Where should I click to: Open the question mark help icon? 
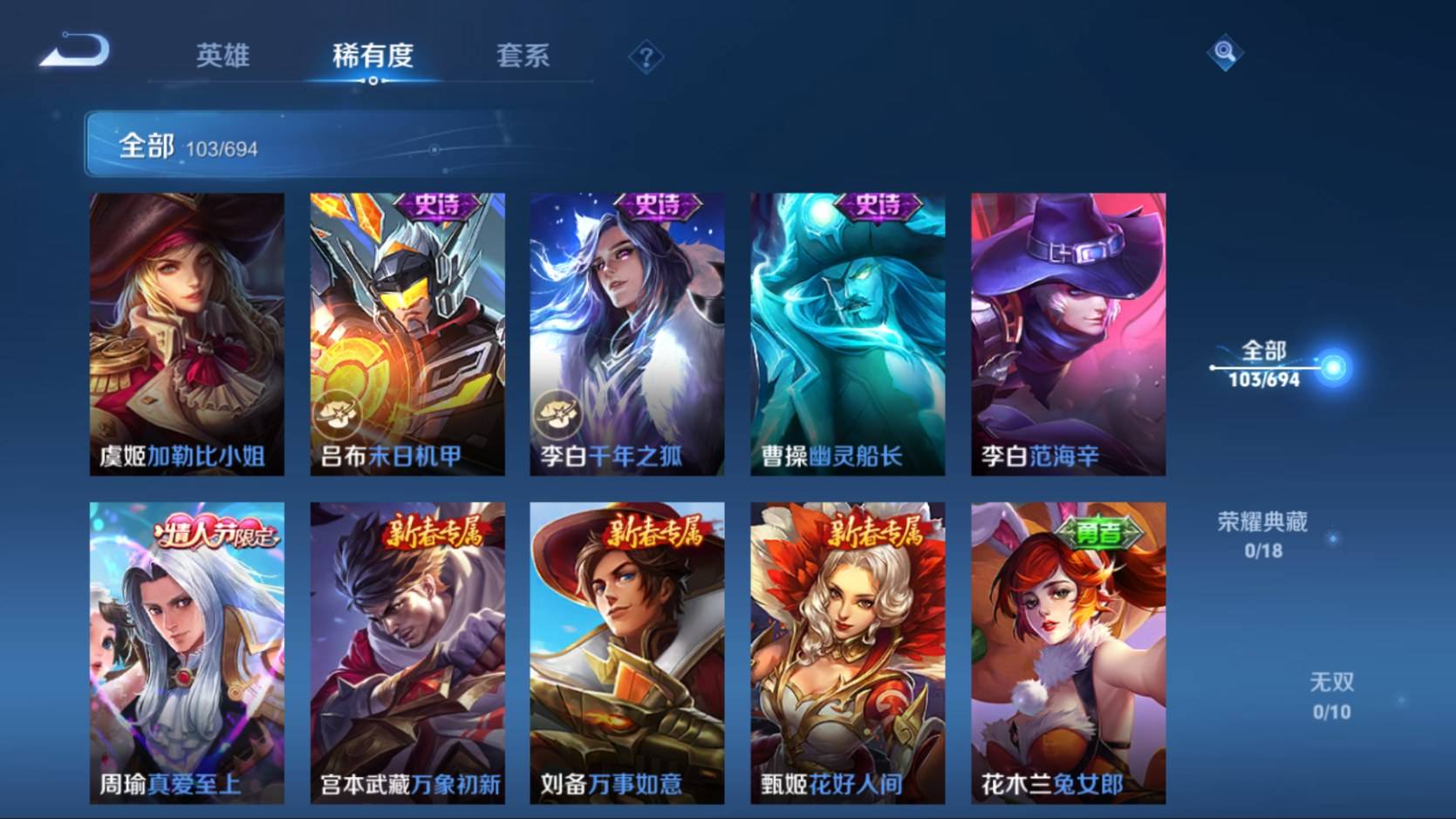pos(646,58)
